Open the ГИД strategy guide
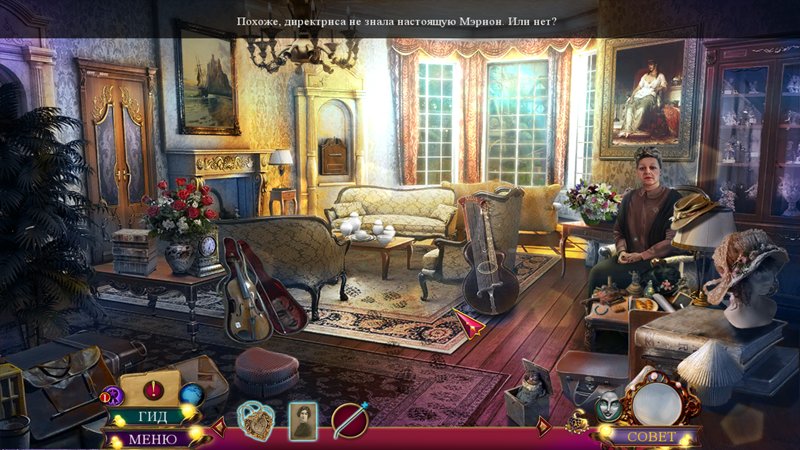 tap(151, 416)
